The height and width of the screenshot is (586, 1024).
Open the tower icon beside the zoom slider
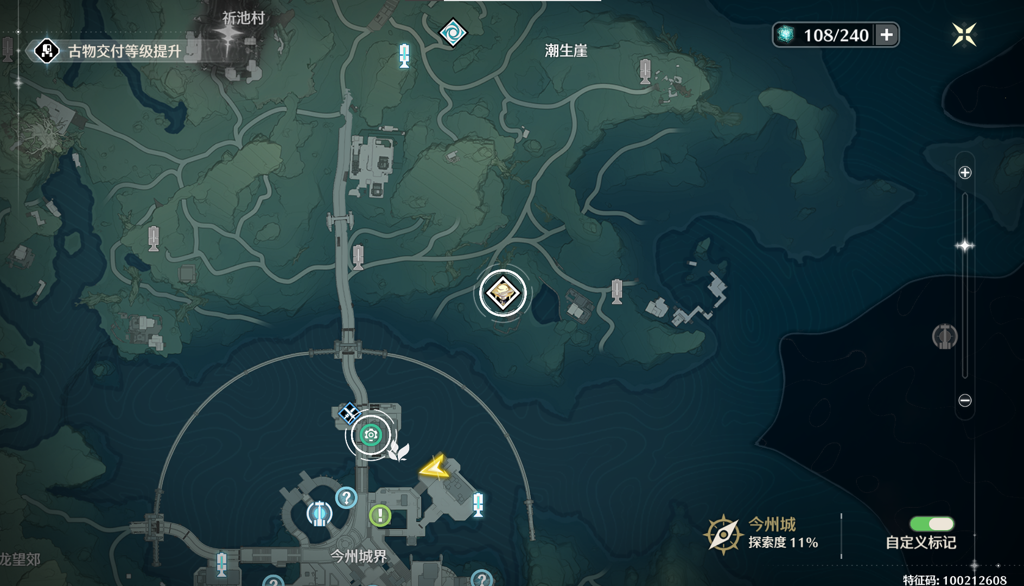[x=942, y=336]
